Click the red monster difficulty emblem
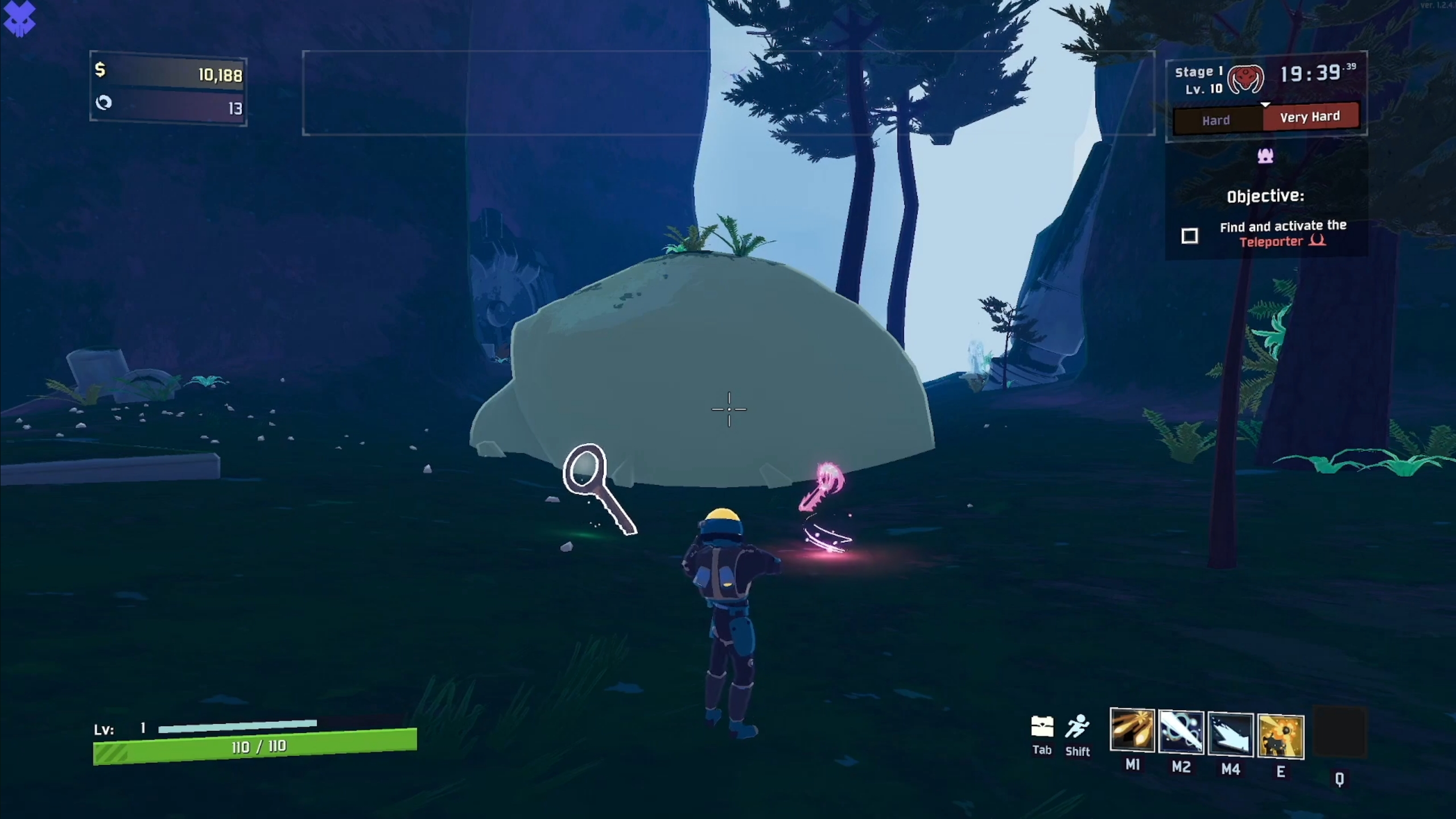The width and height of the screenshot is (1456, 819). click(x=1245, y=79)
